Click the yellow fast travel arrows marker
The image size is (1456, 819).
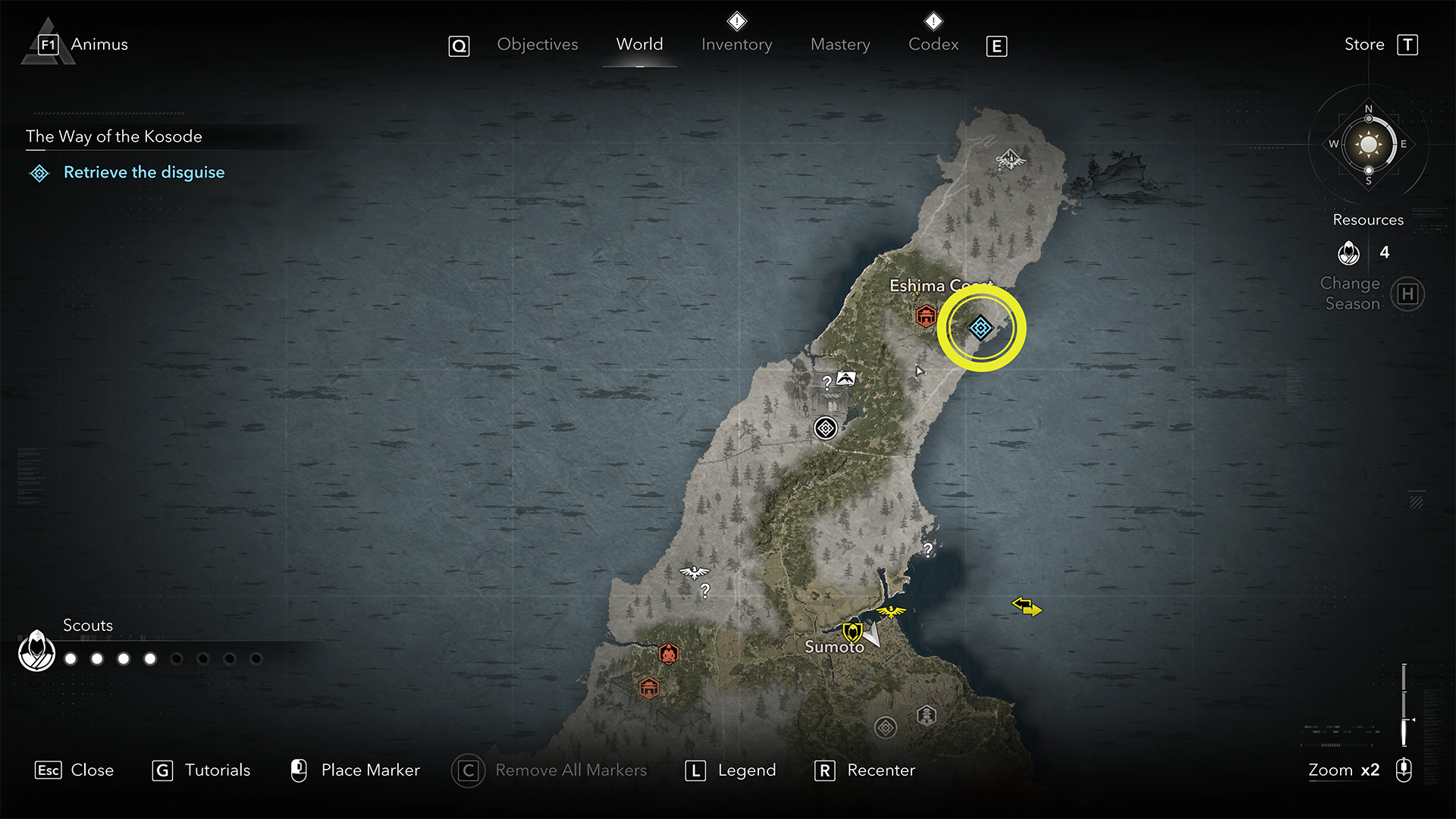(1027, 607)
